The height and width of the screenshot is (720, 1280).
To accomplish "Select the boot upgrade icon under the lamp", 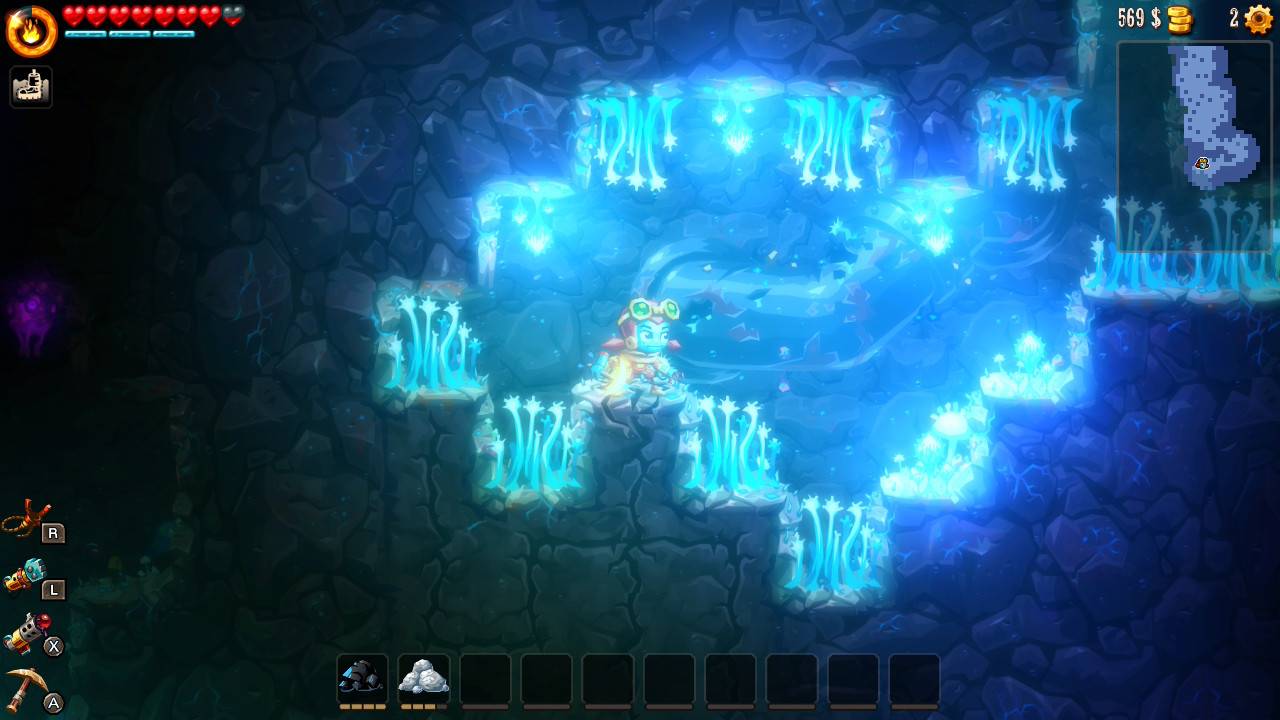I will pos(31,87).
